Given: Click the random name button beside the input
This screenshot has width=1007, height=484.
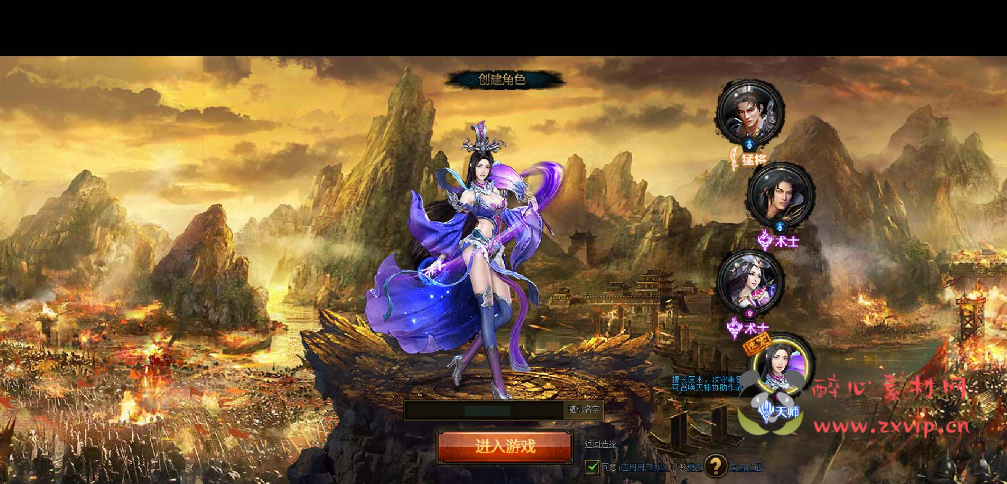Looking at the screenshot, I should [x=584, y=410].
